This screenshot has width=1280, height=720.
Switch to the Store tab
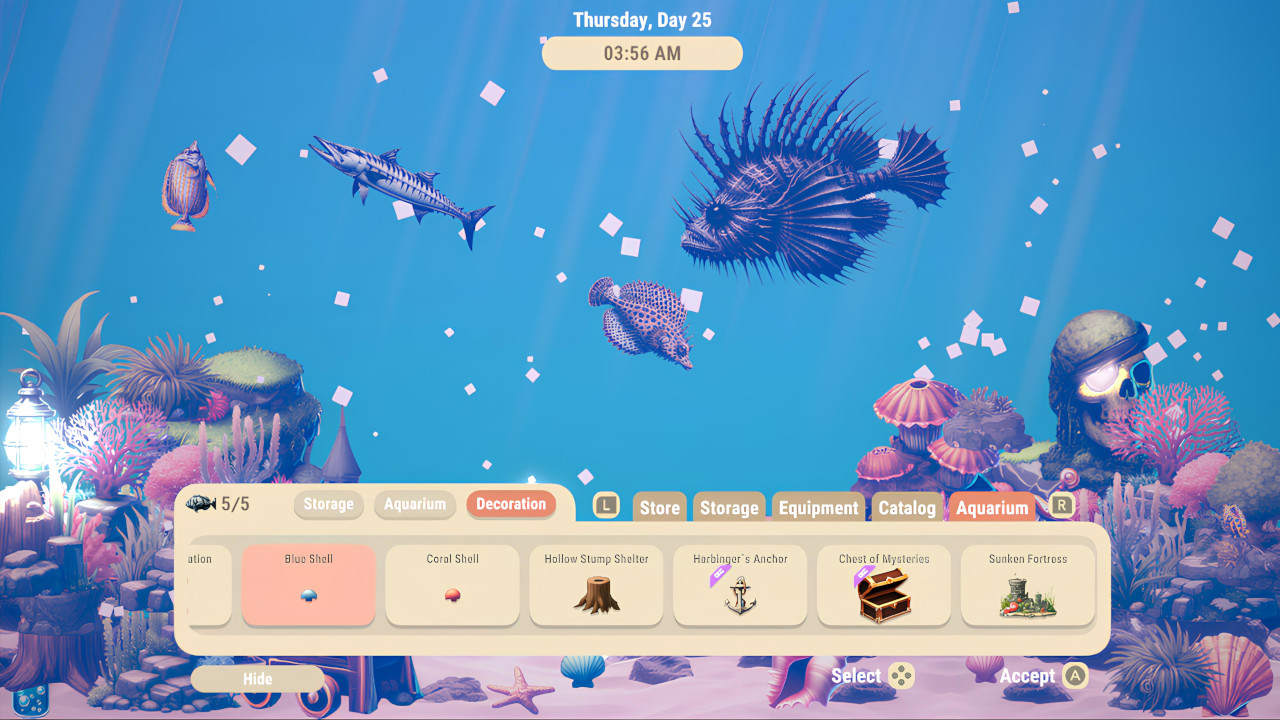tap(659, 507)
